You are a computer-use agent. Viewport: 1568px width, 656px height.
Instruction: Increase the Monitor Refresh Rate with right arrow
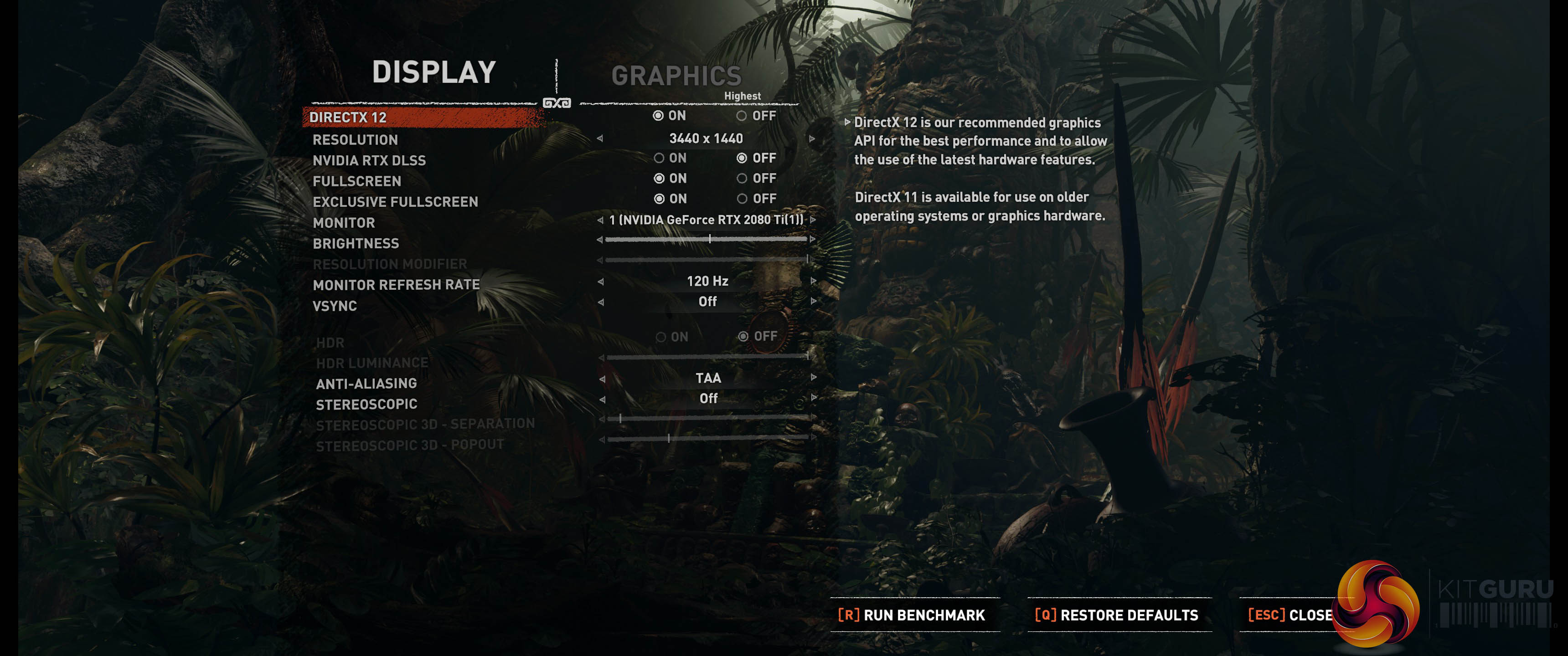(x=813, y=281)
